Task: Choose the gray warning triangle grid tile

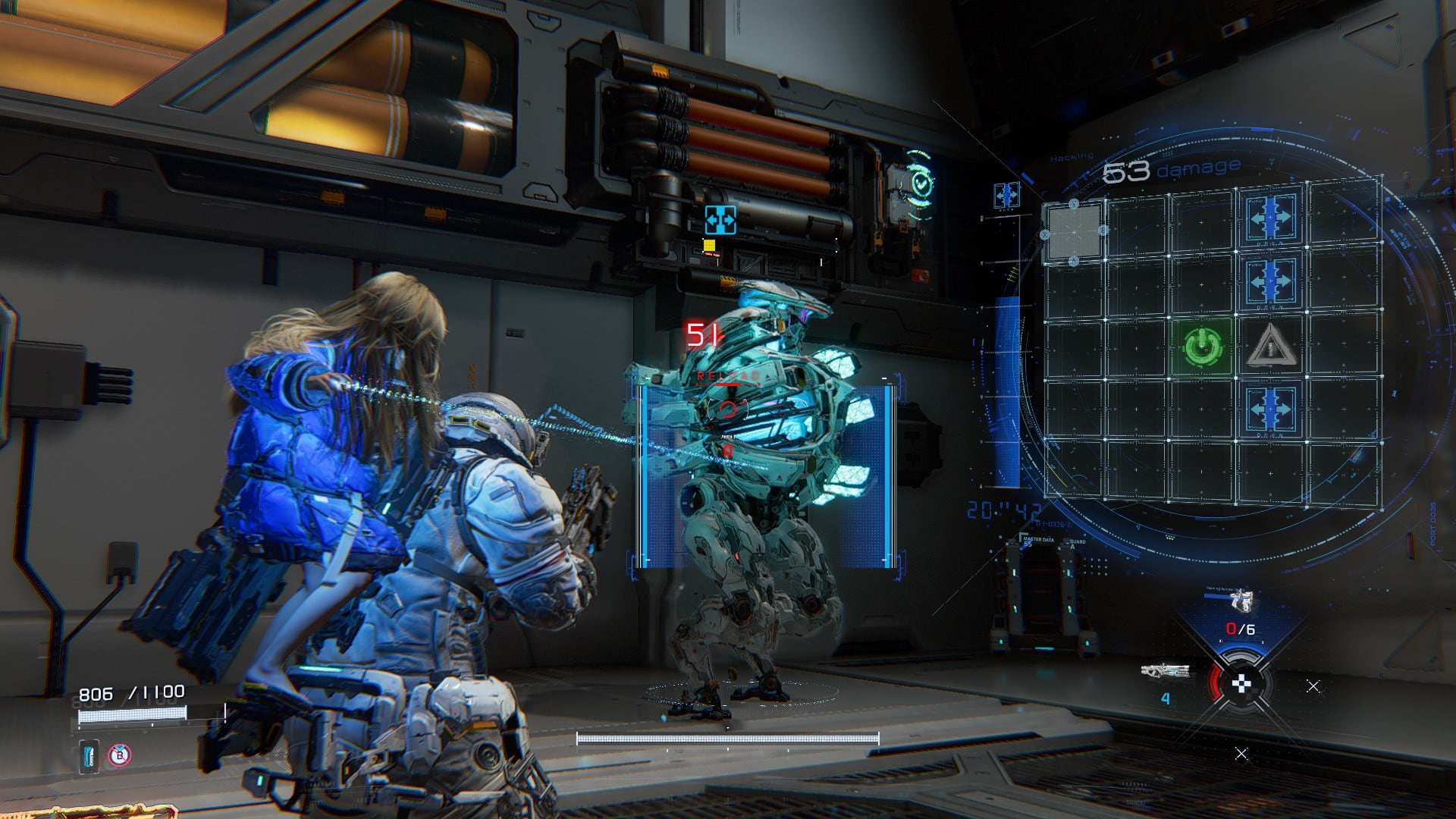Action: pyautogui.click(x=1269, y=347)
